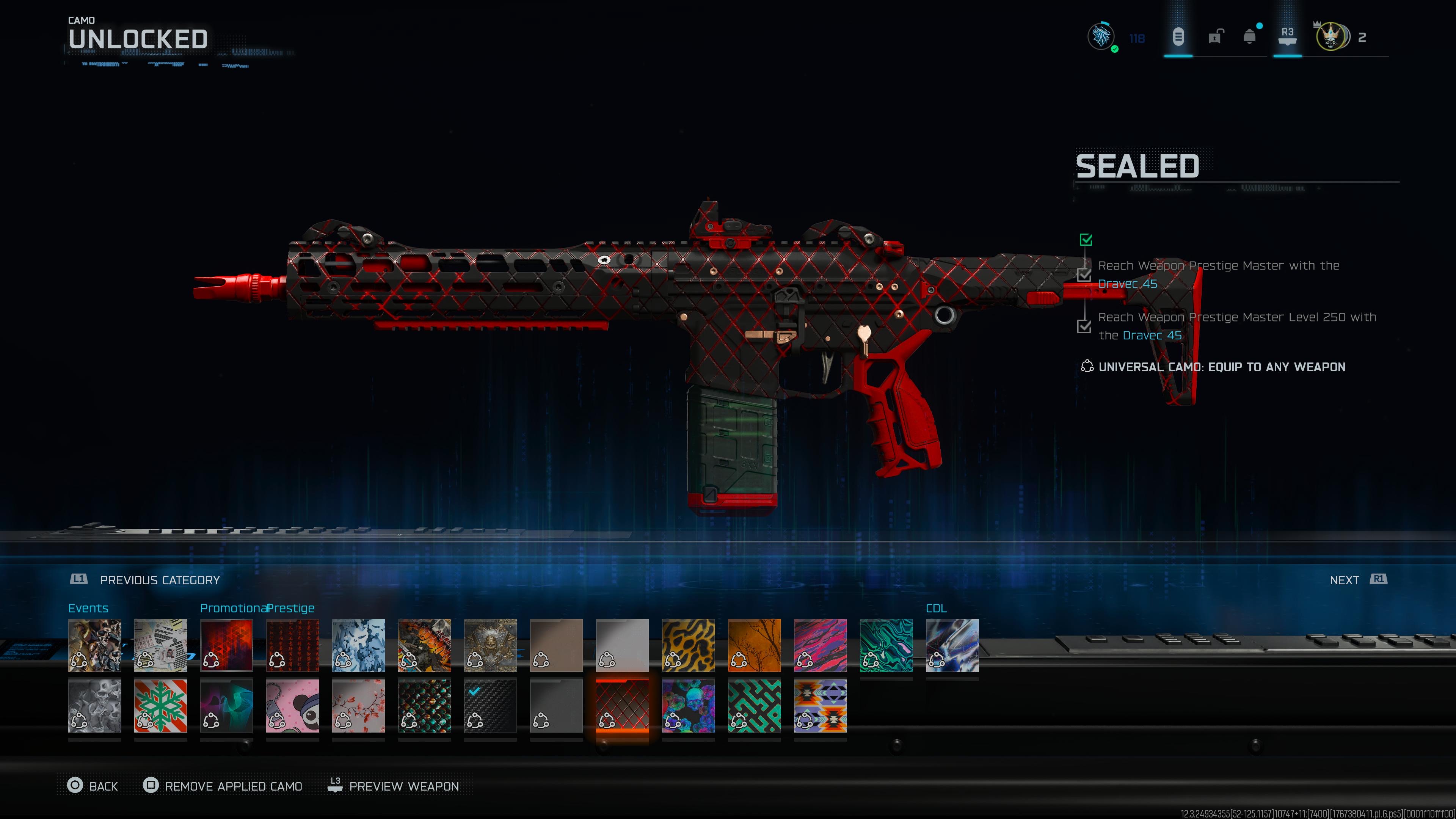Select the red diamond lattice Sealed camo

(x=622, y=705)
